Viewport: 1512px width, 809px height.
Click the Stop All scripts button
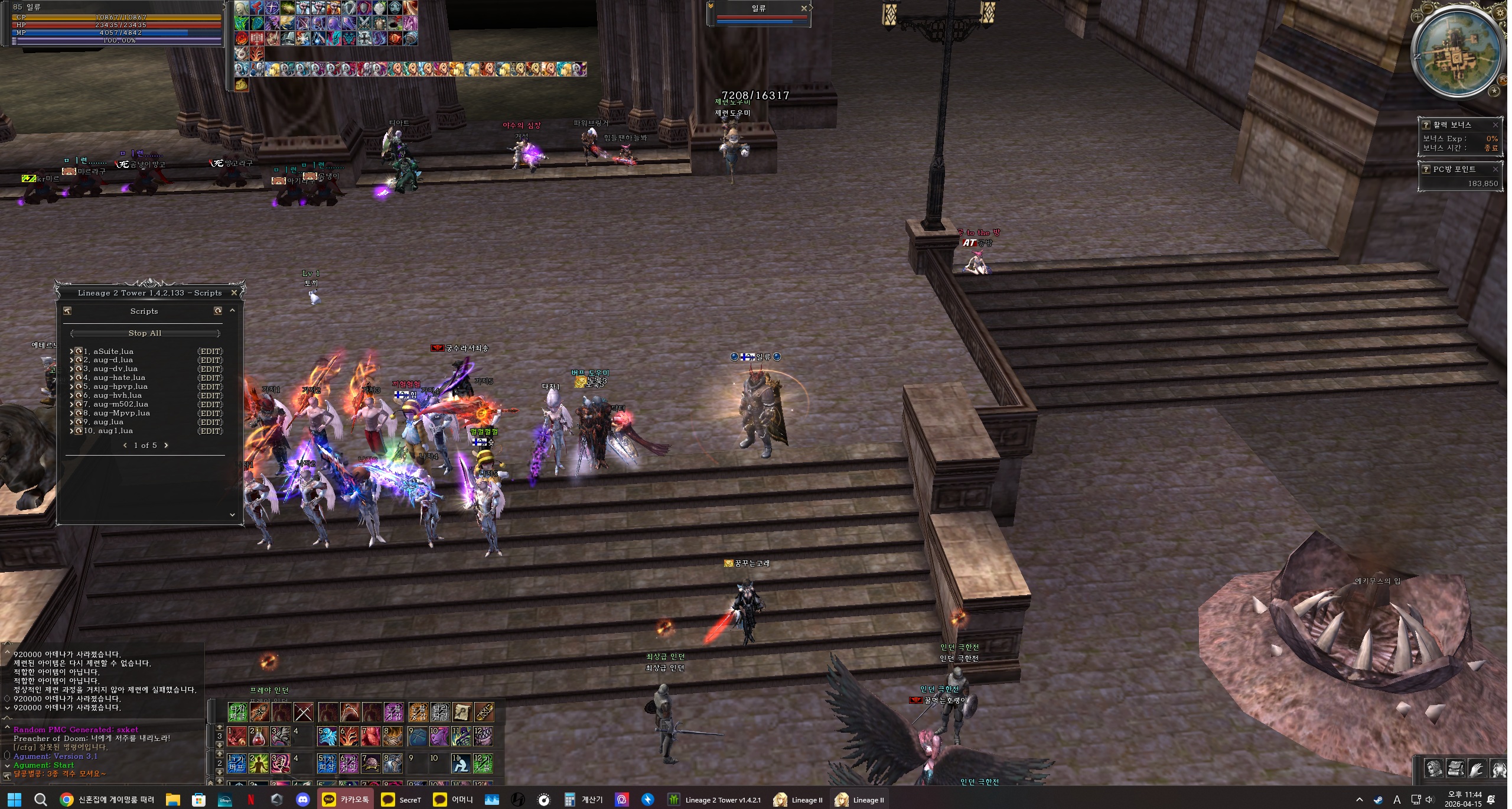[x=145, y=333]
